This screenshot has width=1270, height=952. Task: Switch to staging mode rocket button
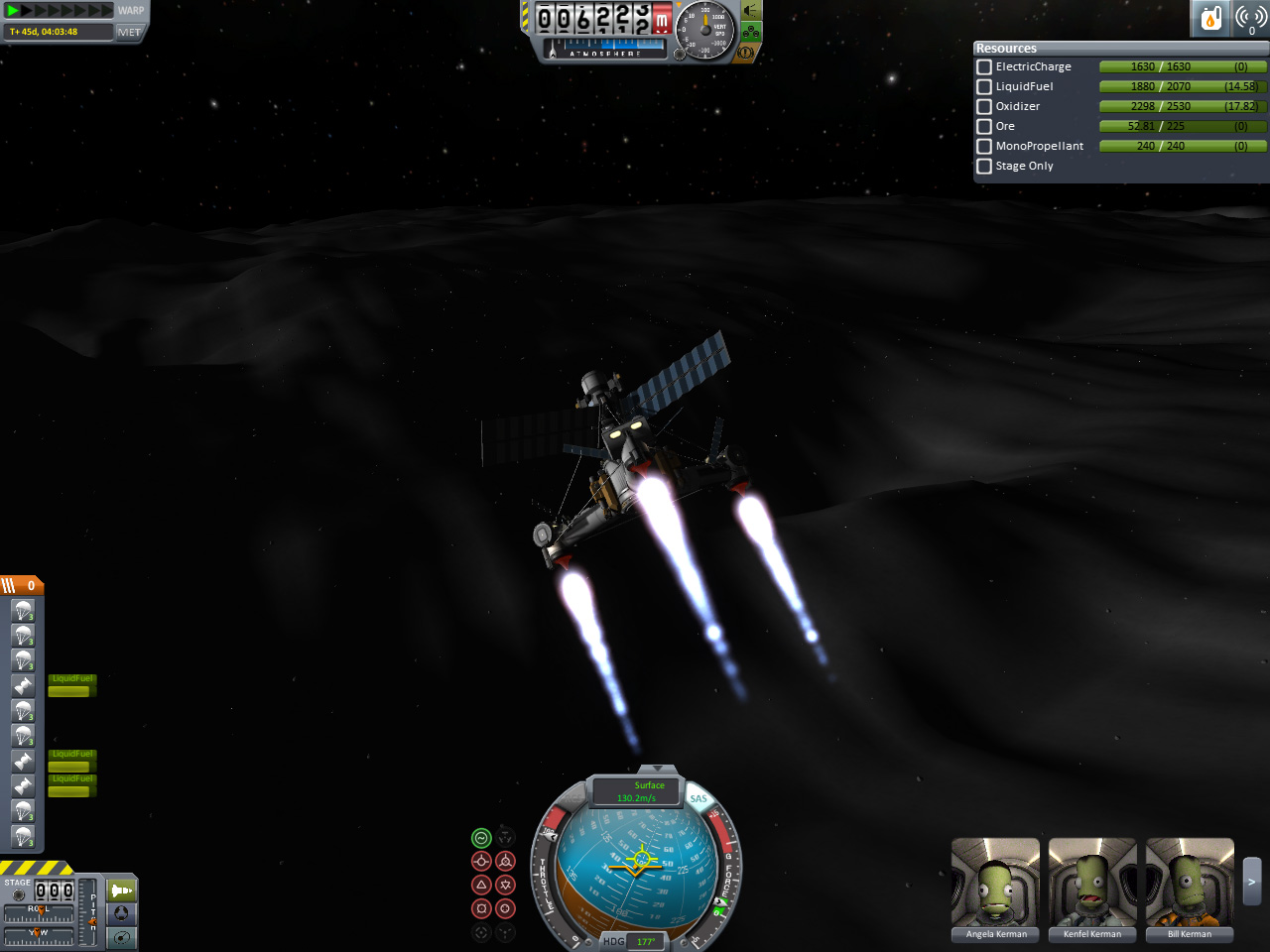click(x=122, y=890)
